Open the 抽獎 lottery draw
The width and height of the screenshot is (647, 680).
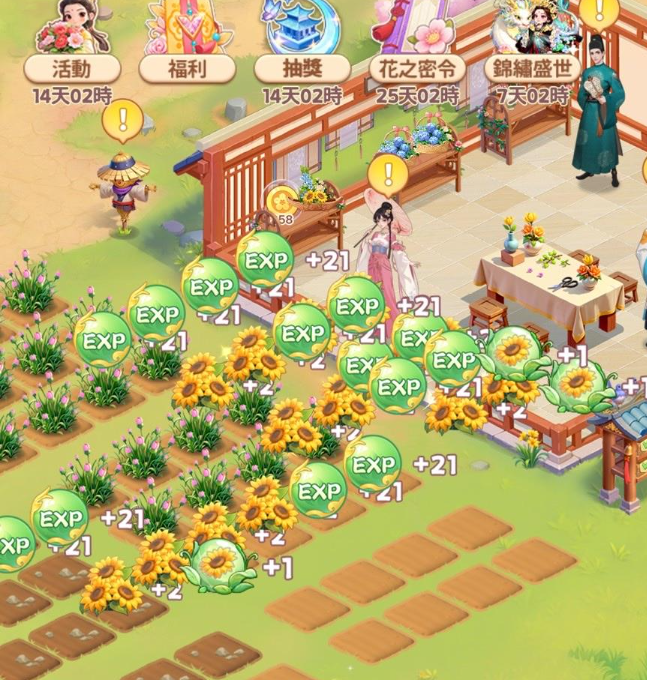point(302,45)
